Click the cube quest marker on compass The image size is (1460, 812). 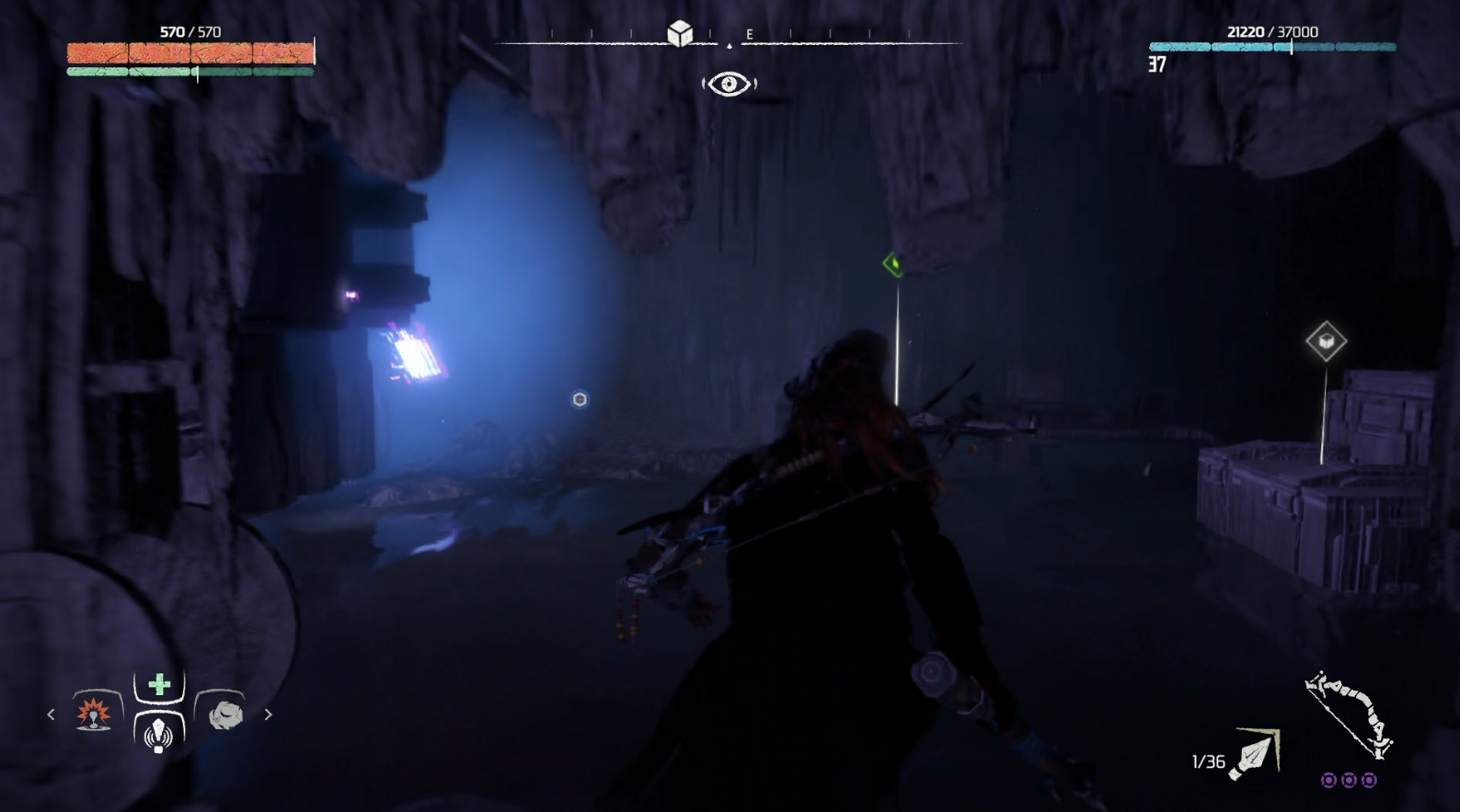(x=680, y=34)
